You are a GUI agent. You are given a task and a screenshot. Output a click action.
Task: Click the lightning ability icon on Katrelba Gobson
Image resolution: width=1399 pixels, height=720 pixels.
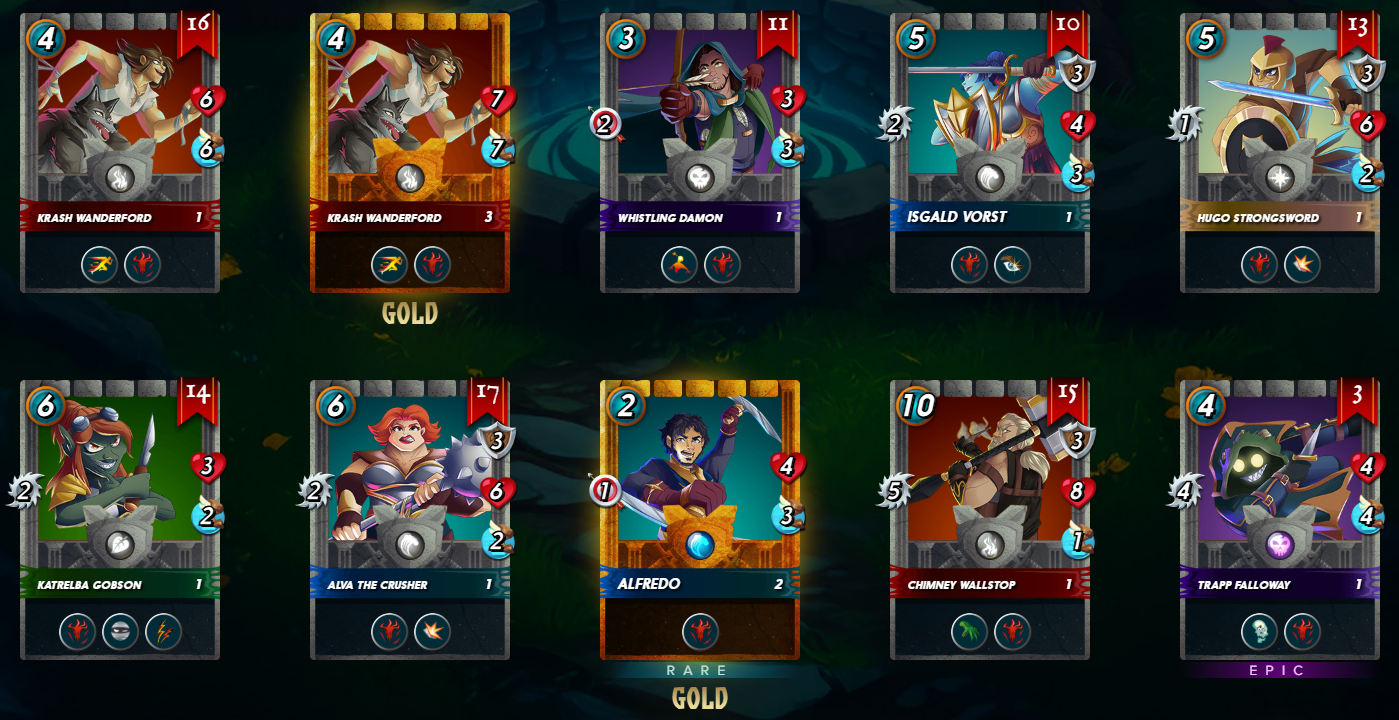[163, 632]
